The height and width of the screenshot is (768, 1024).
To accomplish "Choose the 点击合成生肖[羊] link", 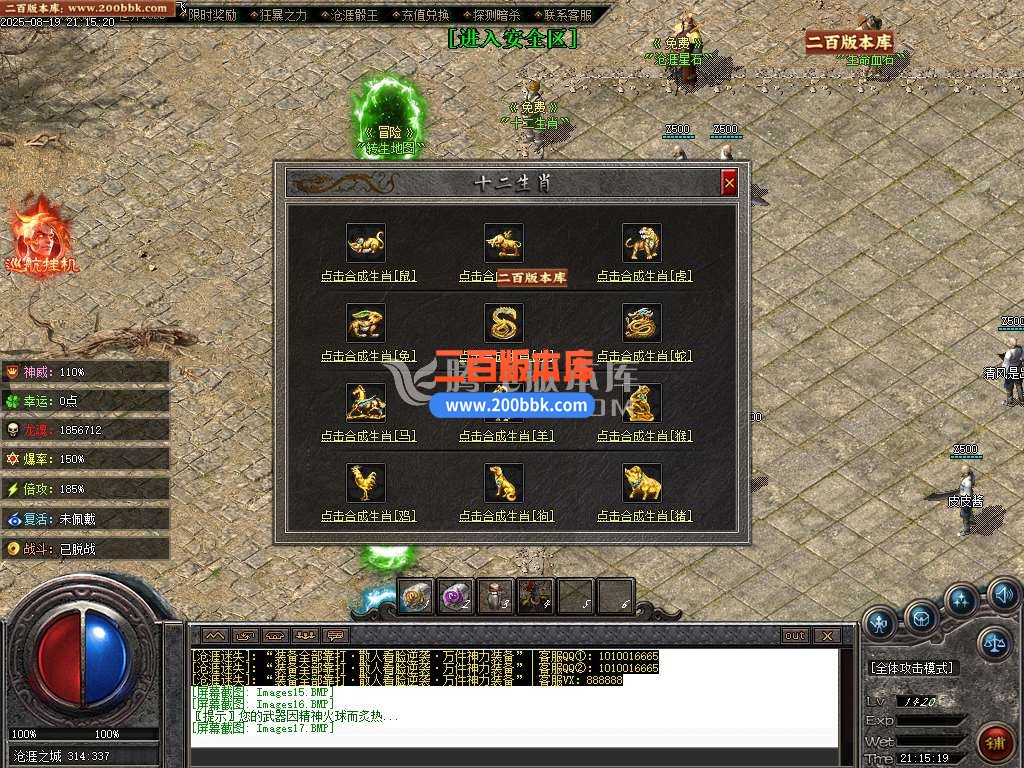I will (x=506, y=436).
